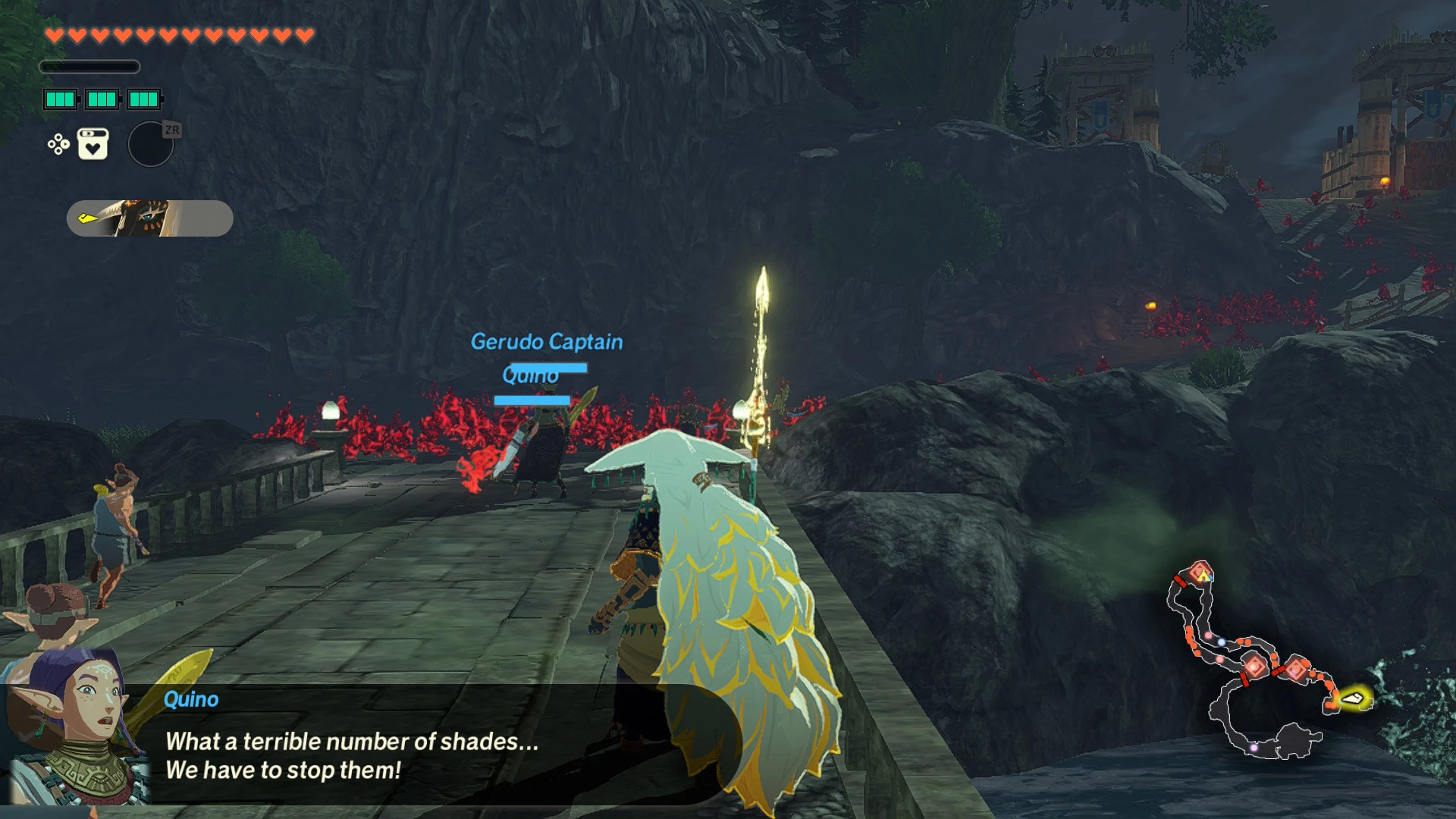This screenshot has height=819, width=1456.
Task: Select the yellow tent camp icon on minimap
Action: click(x=1203, y=575)
